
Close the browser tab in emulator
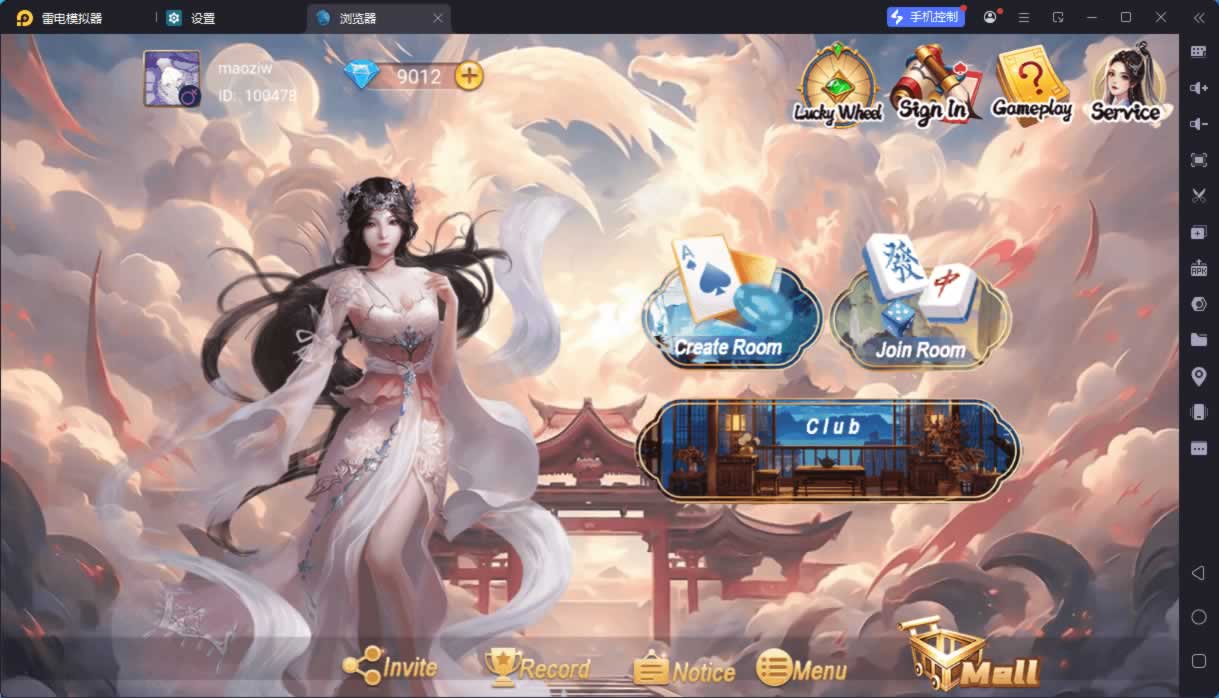438,18
